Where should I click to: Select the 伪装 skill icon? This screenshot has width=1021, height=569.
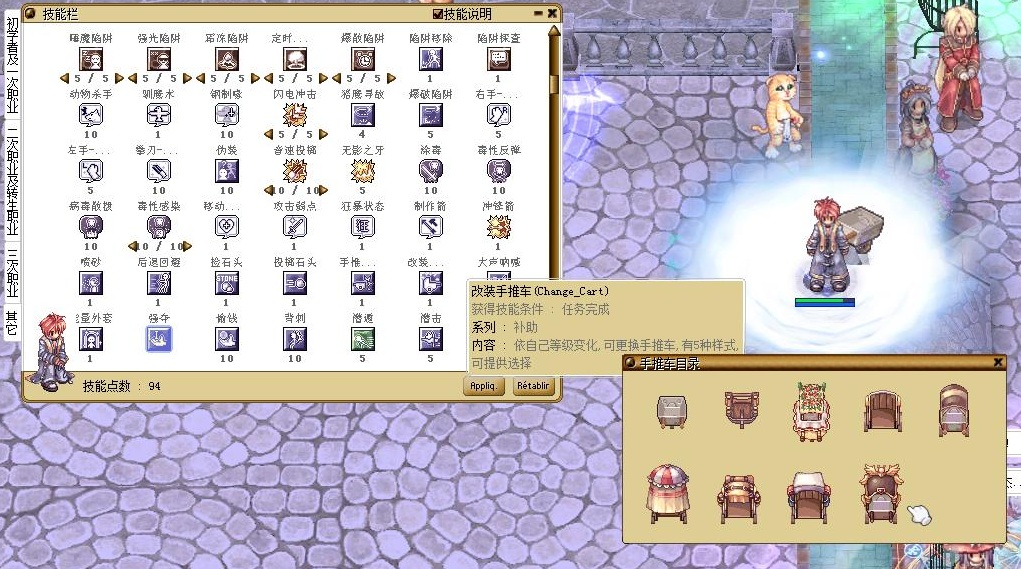[227, 170]
